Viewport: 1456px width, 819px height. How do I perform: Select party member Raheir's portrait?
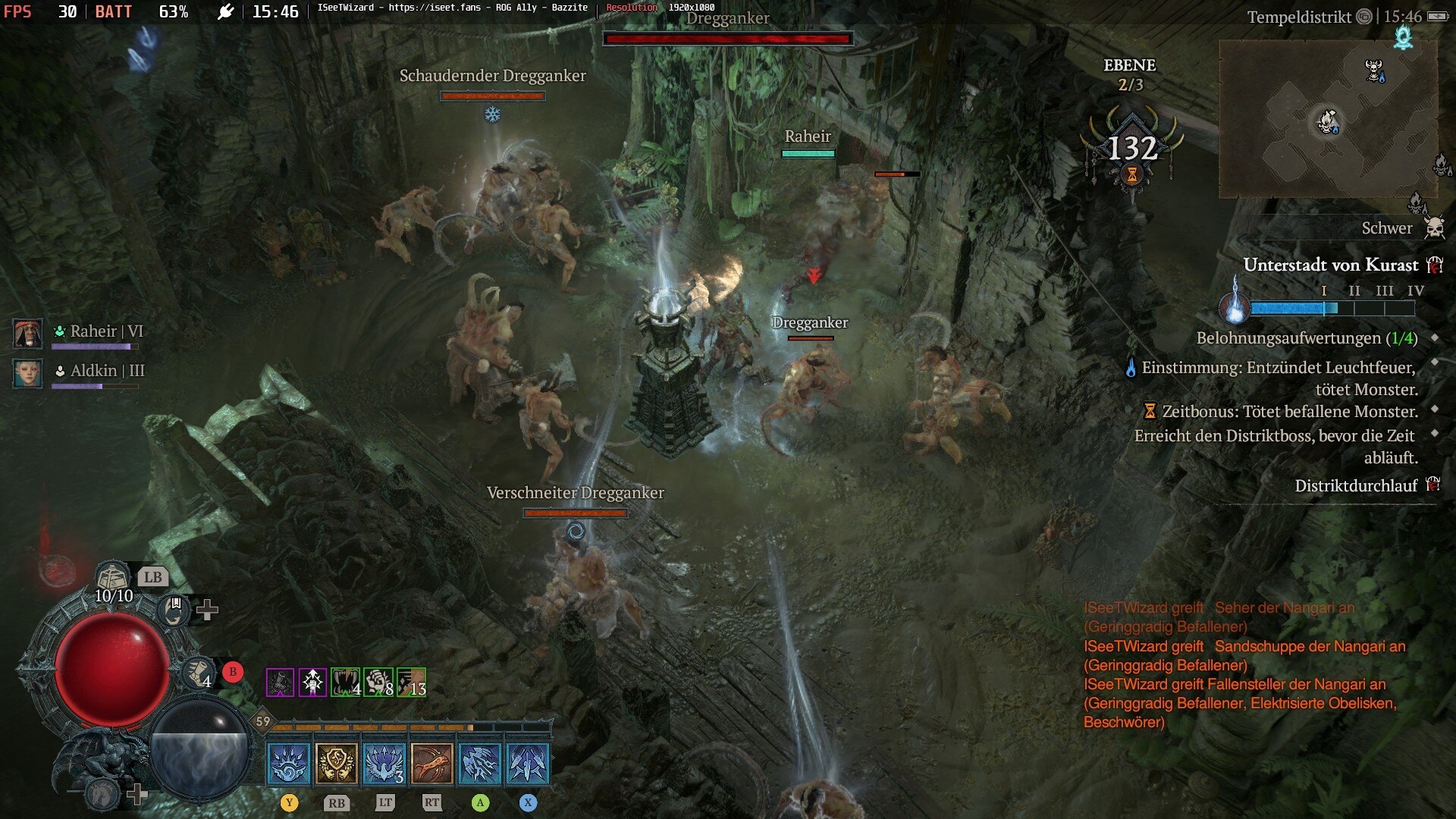coord(28,333)
